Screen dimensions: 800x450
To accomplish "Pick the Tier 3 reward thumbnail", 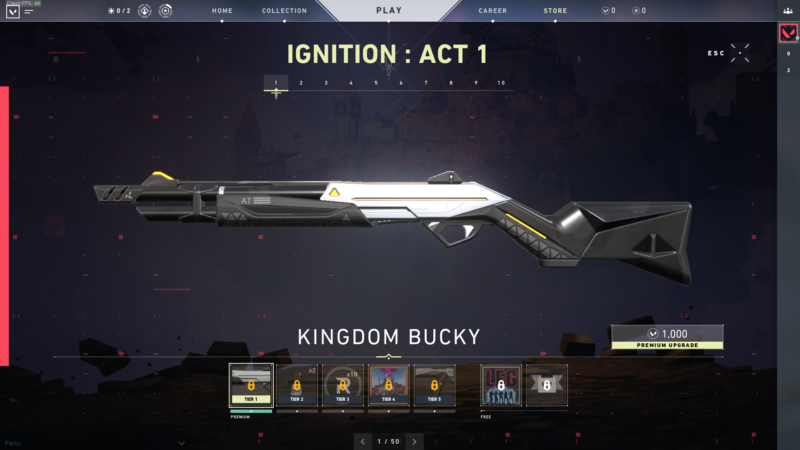I will [343, 385].
